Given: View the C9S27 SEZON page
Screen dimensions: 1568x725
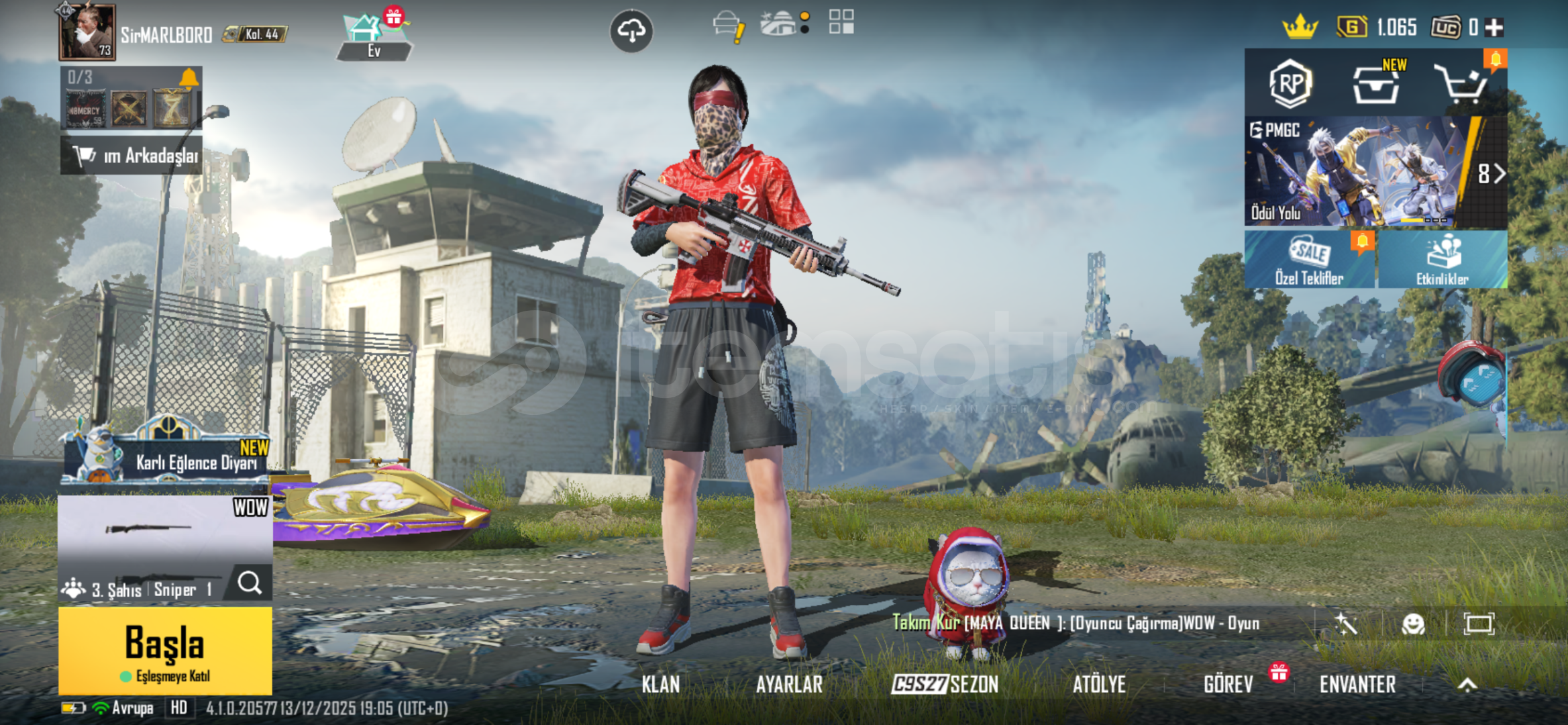Looking at the screenshot, I should tap(945, 684).
